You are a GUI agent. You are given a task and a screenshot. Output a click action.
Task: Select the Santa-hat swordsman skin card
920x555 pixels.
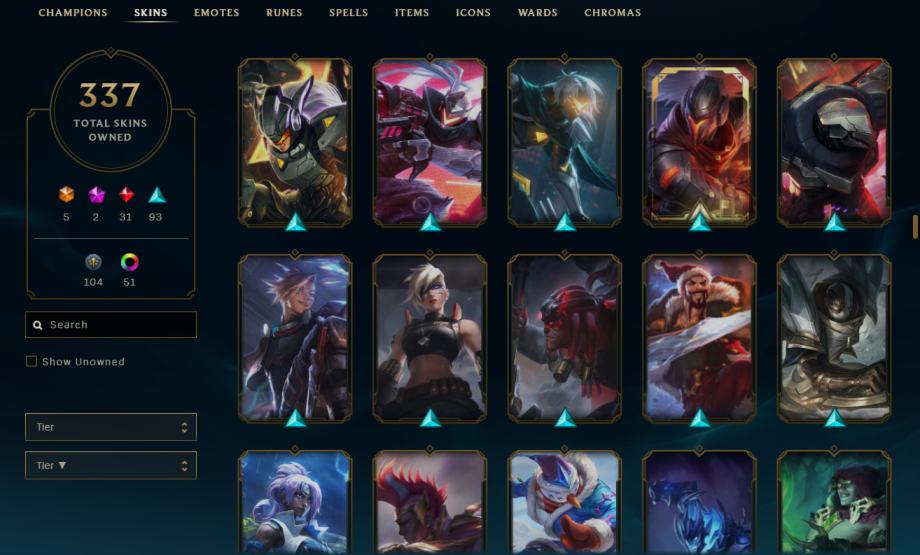coord(699,337)
